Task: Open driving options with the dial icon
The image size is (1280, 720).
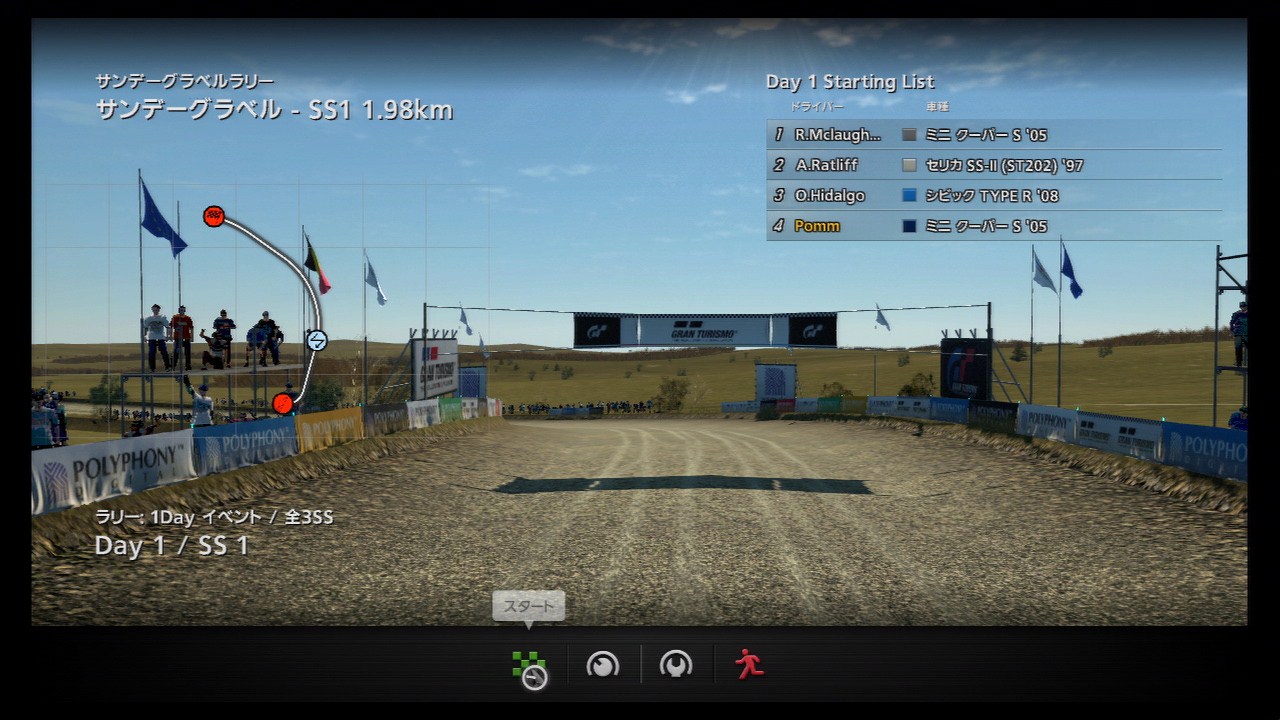Action: (603, 665)
